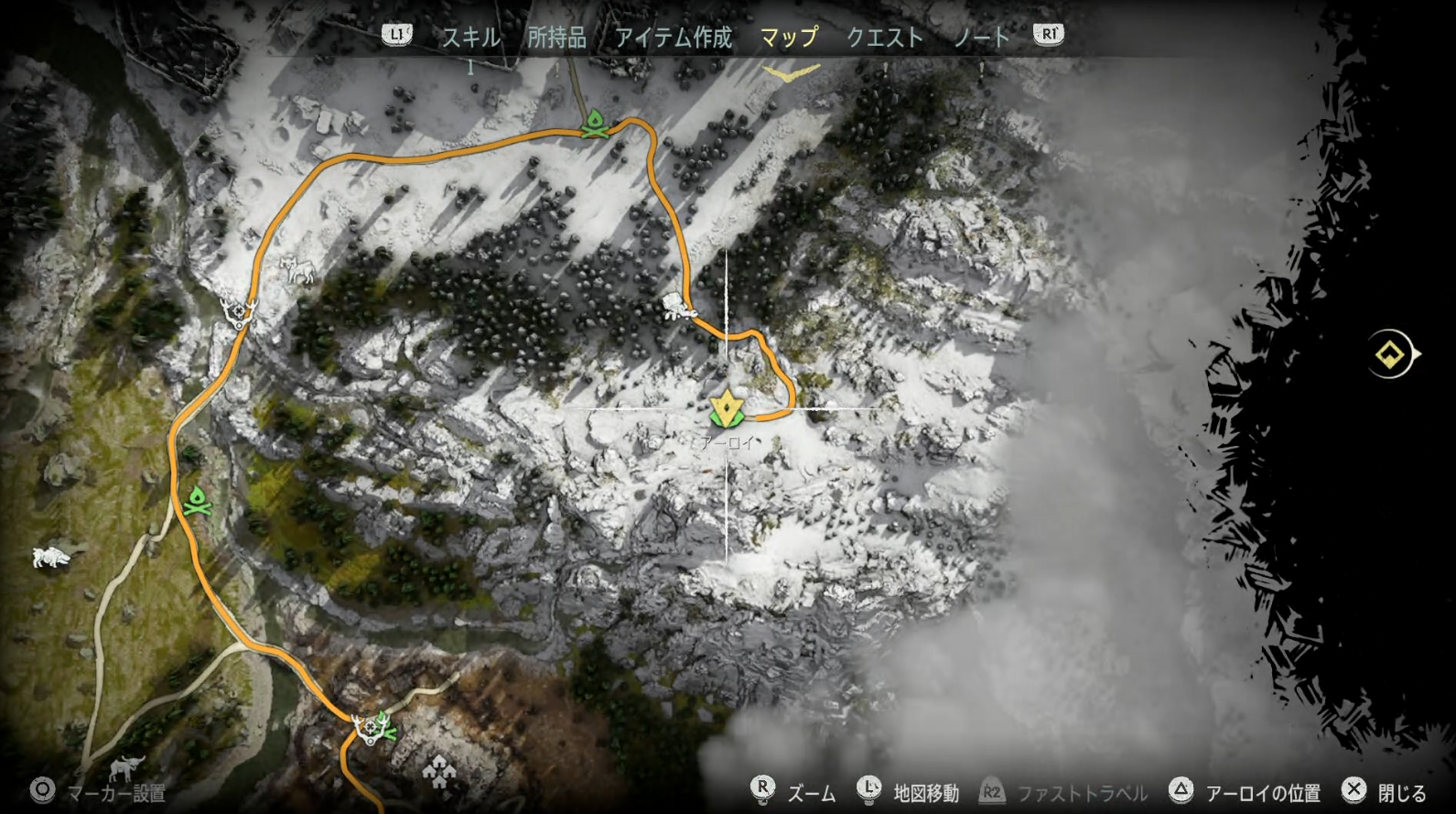This screenshot has width=1456, height=814.
Task: Pick the wolf-like machine site icon
Action: pos(298,269)
